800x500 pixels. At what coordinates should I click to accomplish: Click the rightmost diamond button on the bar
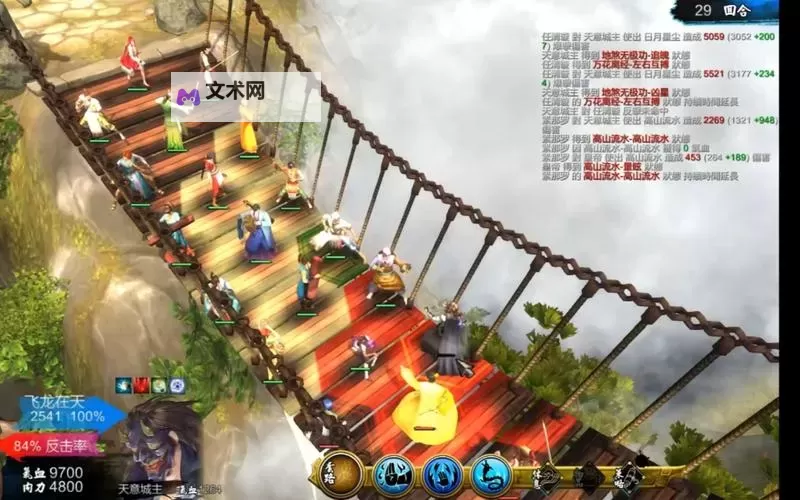628,476
